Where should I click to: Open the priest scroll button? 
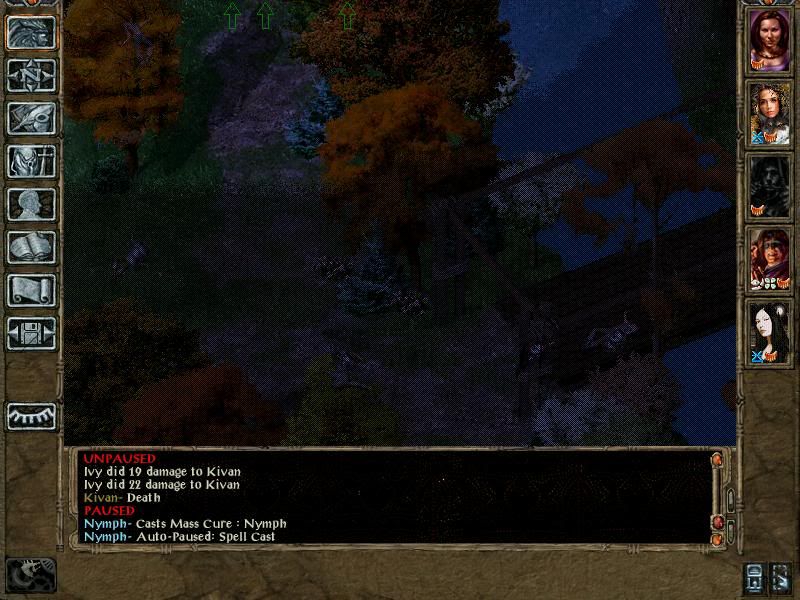tap(31, 290)
